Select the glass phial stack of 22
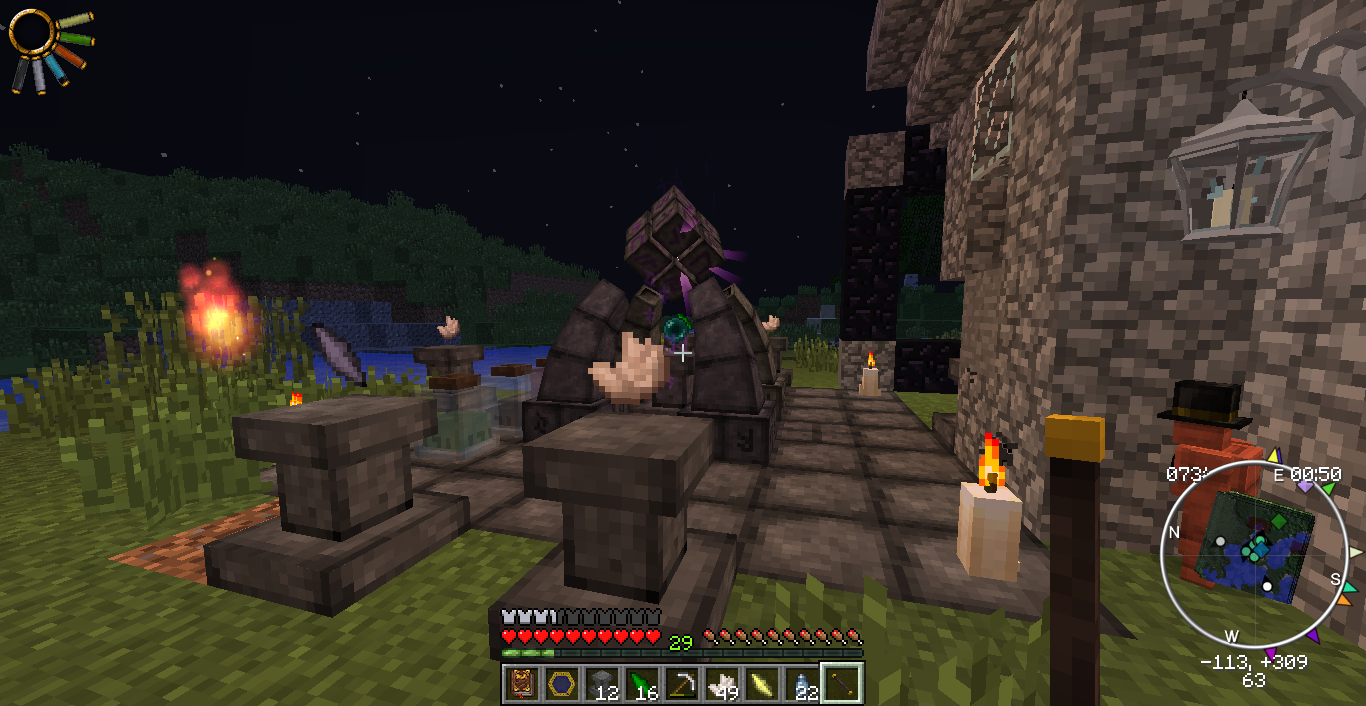Viewport: 1366px width, 706px height. (x=801, y=684)
